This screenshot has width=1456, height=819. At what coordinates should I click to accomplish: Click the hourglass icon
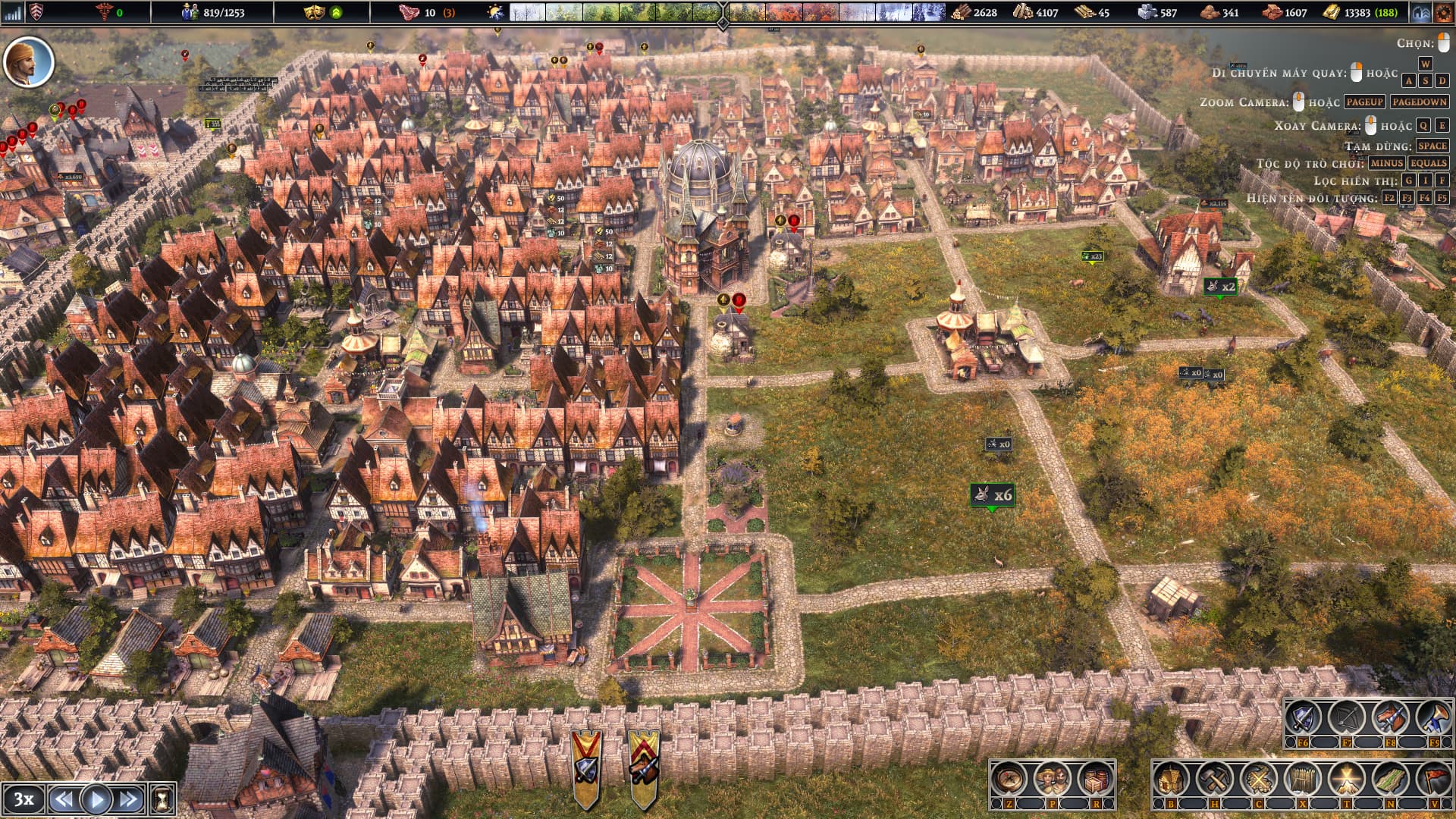tap(162, 799)
